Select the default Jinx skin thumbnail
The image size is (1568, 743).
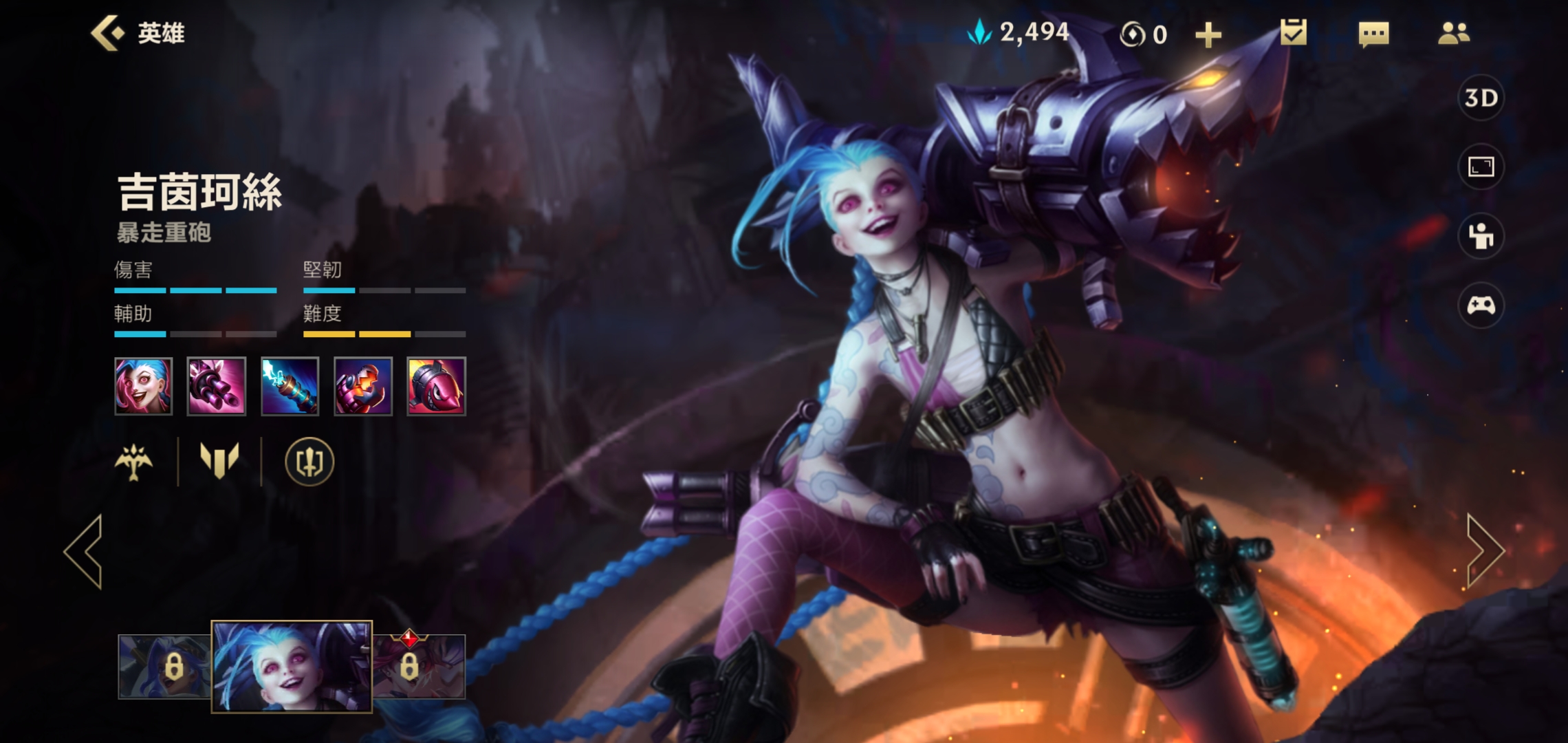click(x=292, y=666)
